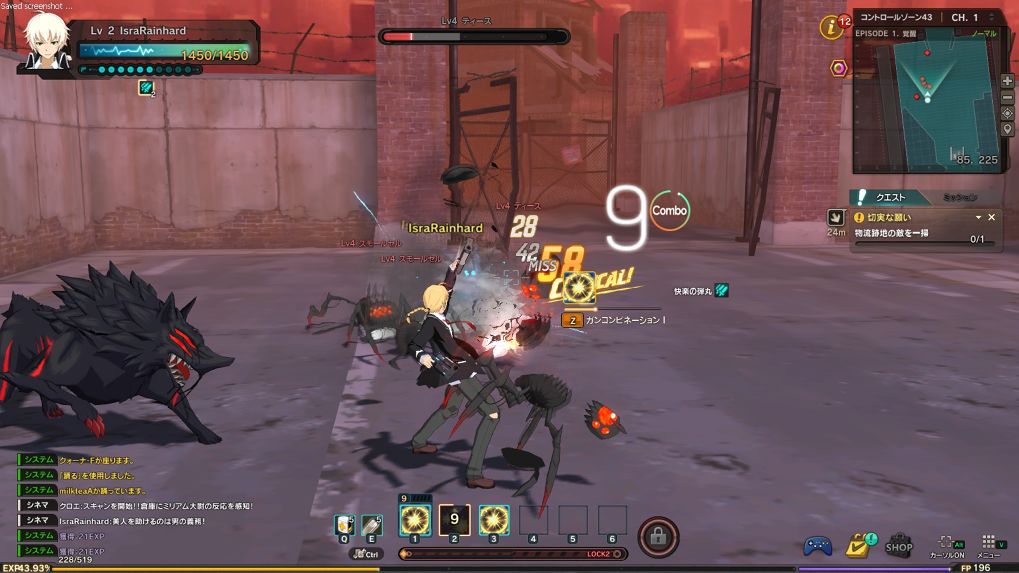Collapse the 切実な願い quest with the arrow
The height and width of the screenshot is (573, 1019).
(978, 217)
